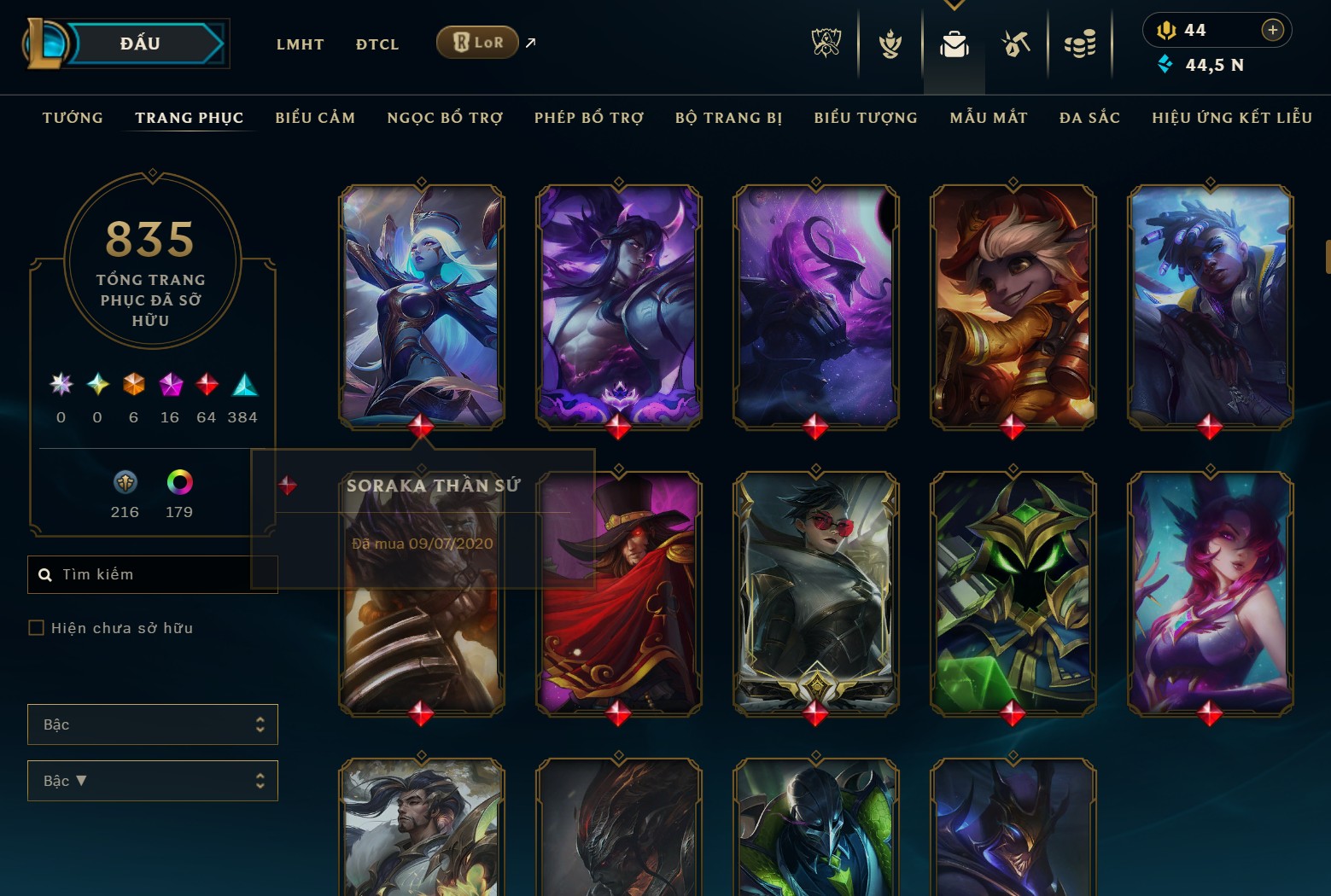Screen dimensions: 1331x896
Task: Select the Clash shield icon
Action: tap(890, 44)
